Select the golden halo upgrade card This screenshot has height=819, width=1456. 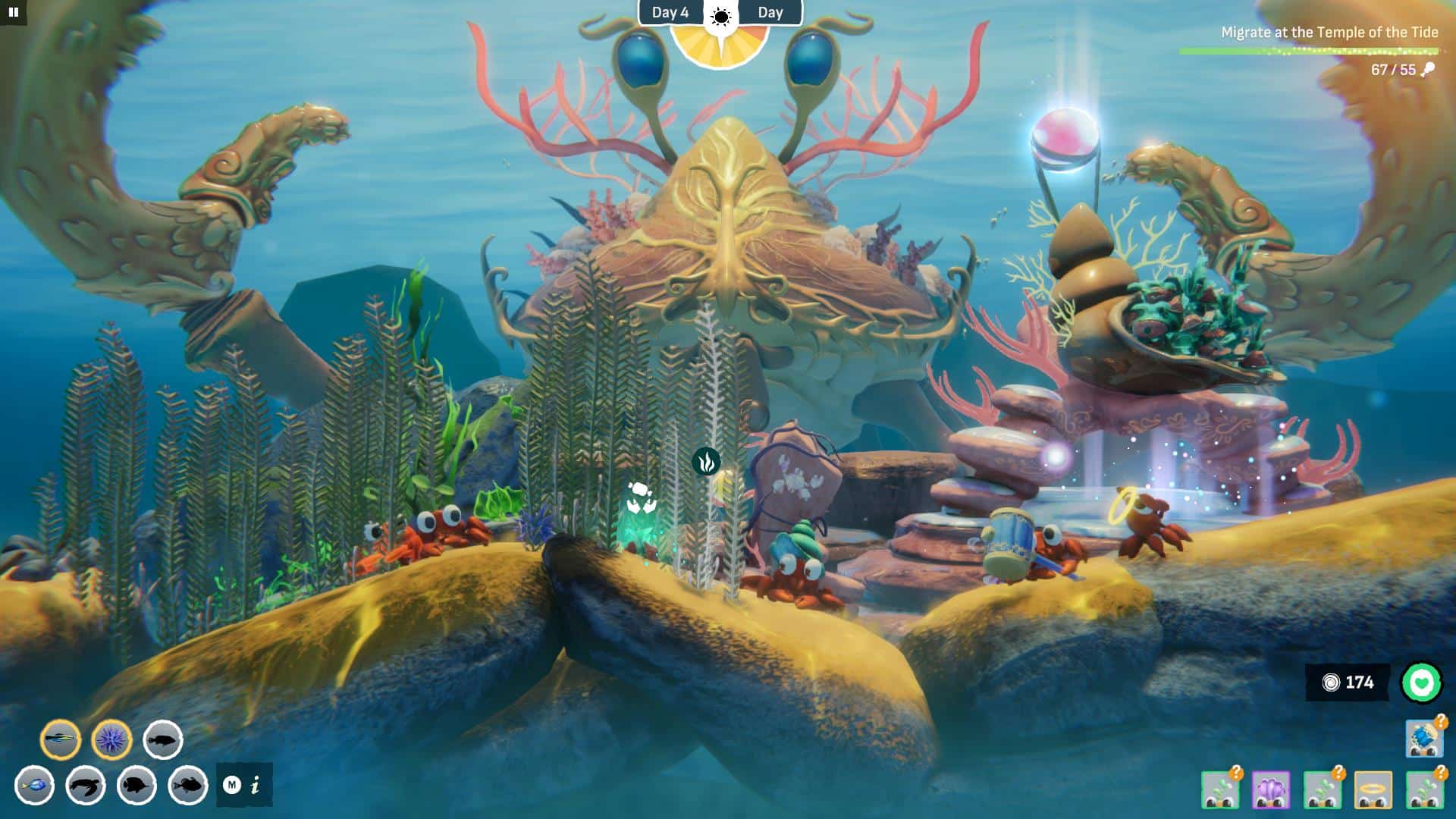[1374, 789]
